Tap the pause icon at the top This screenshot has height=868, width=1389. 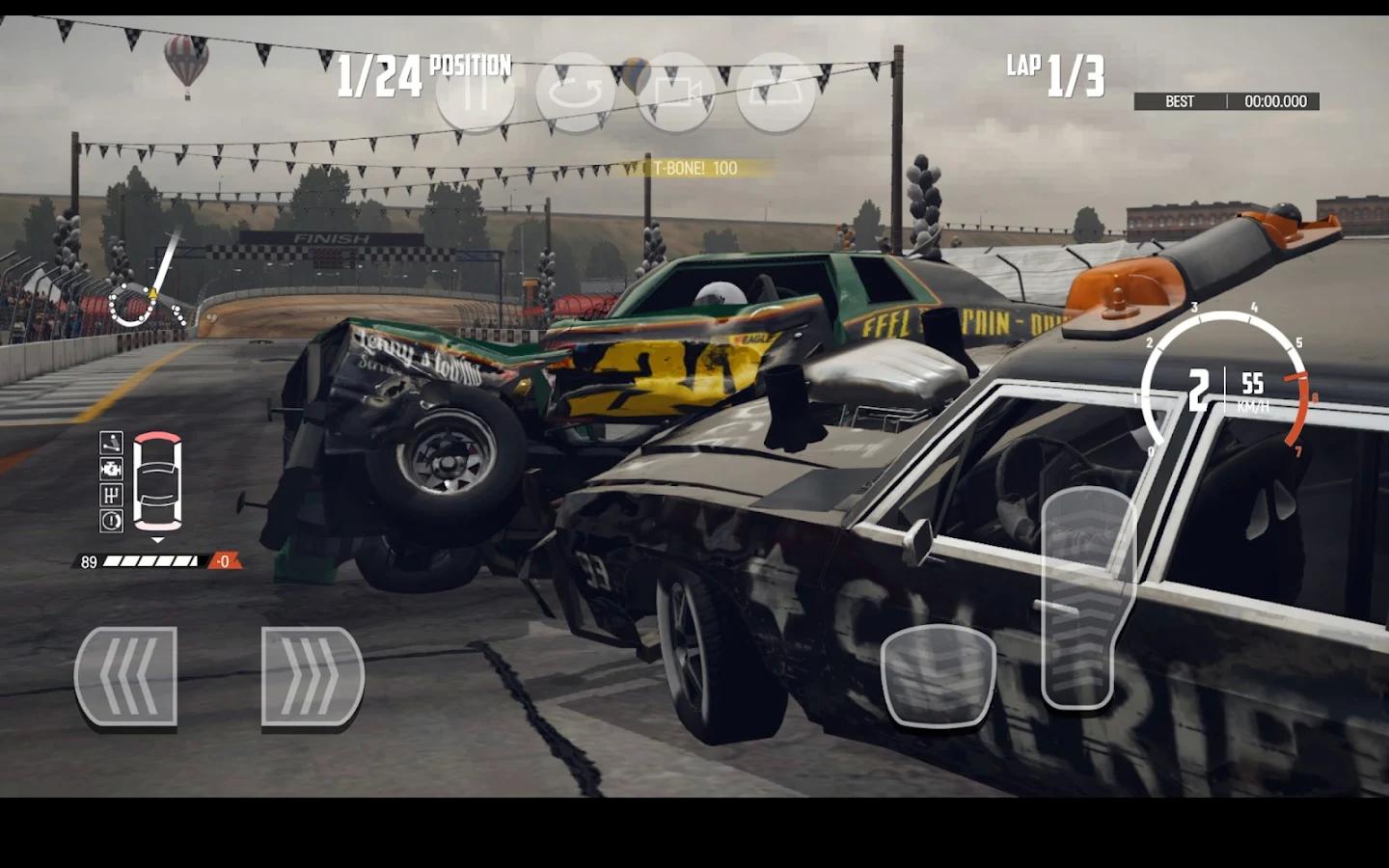click(x=475, y=93)
